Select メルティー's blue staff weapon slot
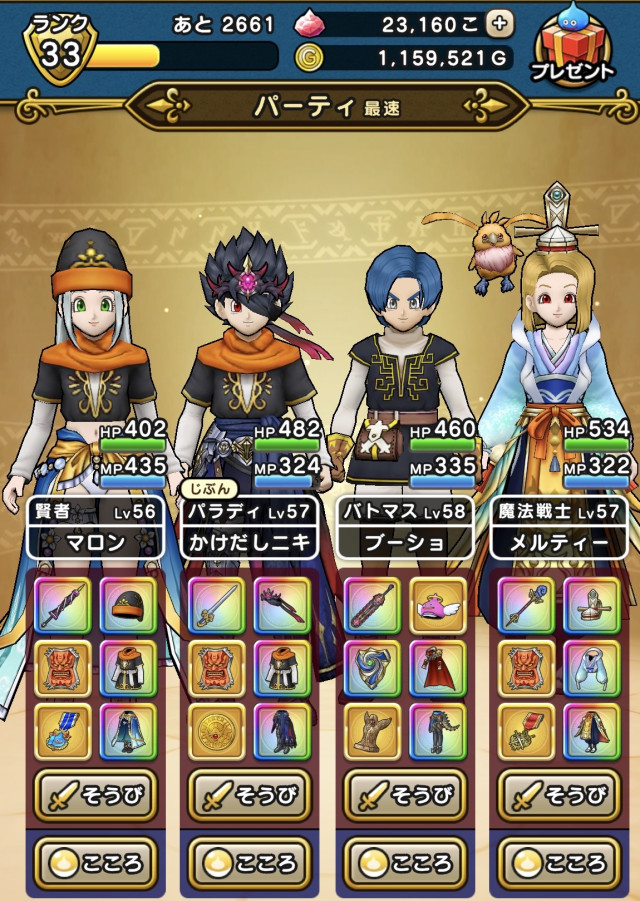The height and width of the screenshot is (901, 640). tap(526, 606)
